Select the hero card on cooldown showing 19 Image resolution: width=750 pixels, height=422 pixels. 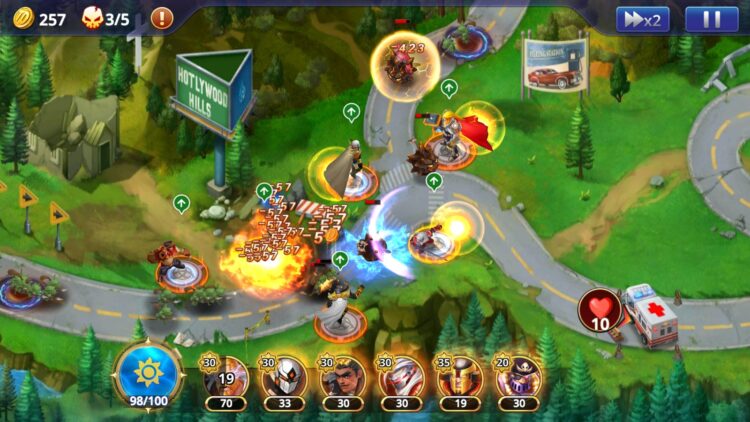[x=226, y=379]
